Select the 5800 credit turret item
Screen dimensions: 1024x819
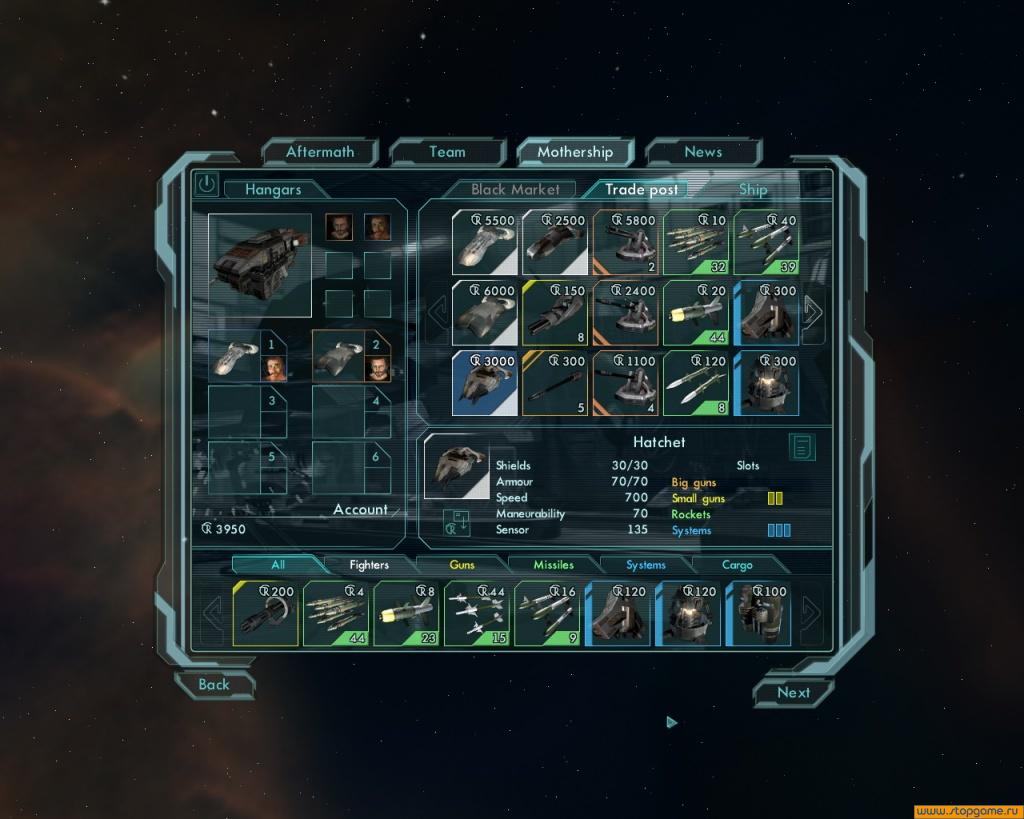click(626, 243)
